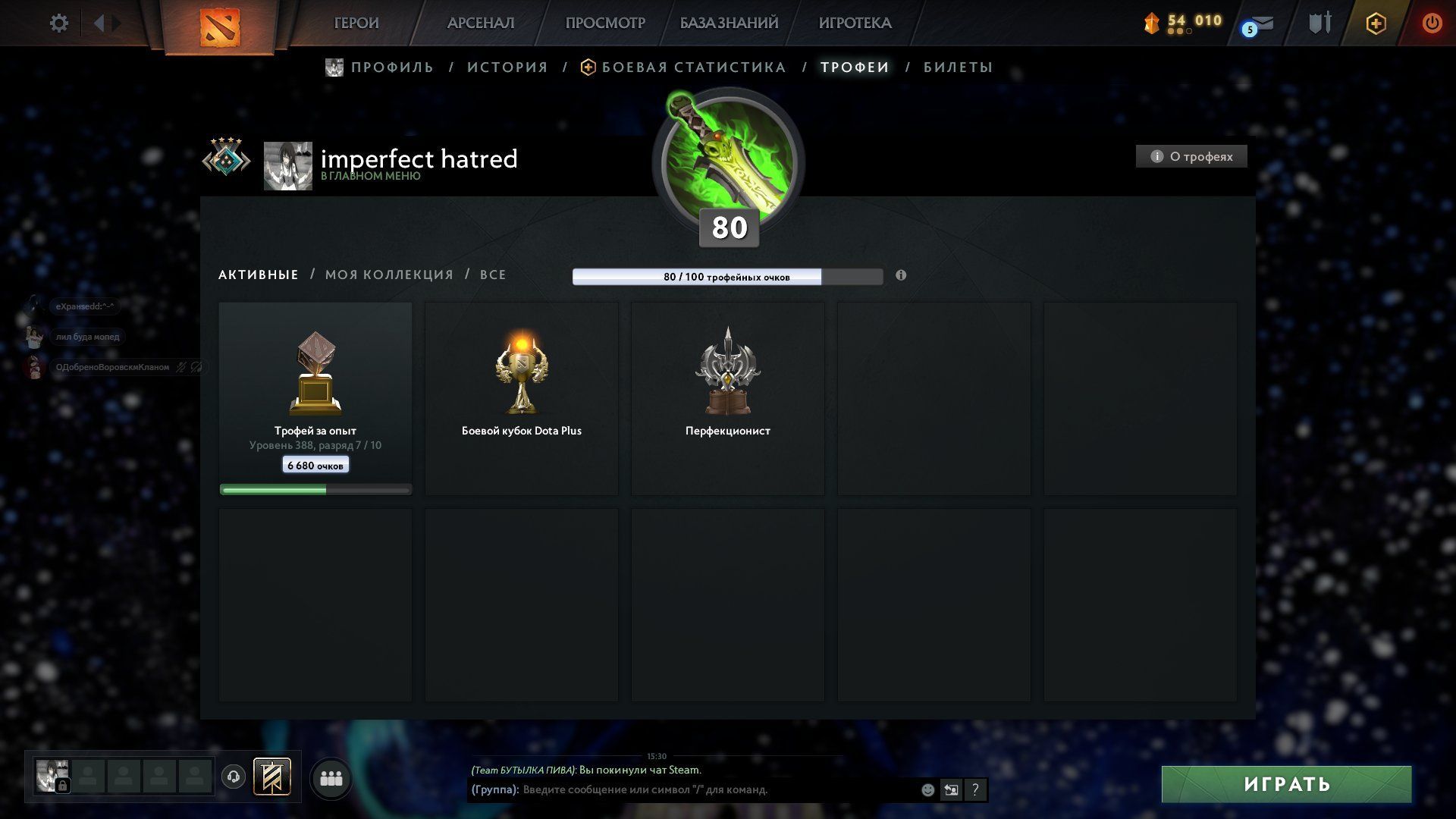Click the red power quit button
Screen dimensions: 1456x819
[1431, 24]
